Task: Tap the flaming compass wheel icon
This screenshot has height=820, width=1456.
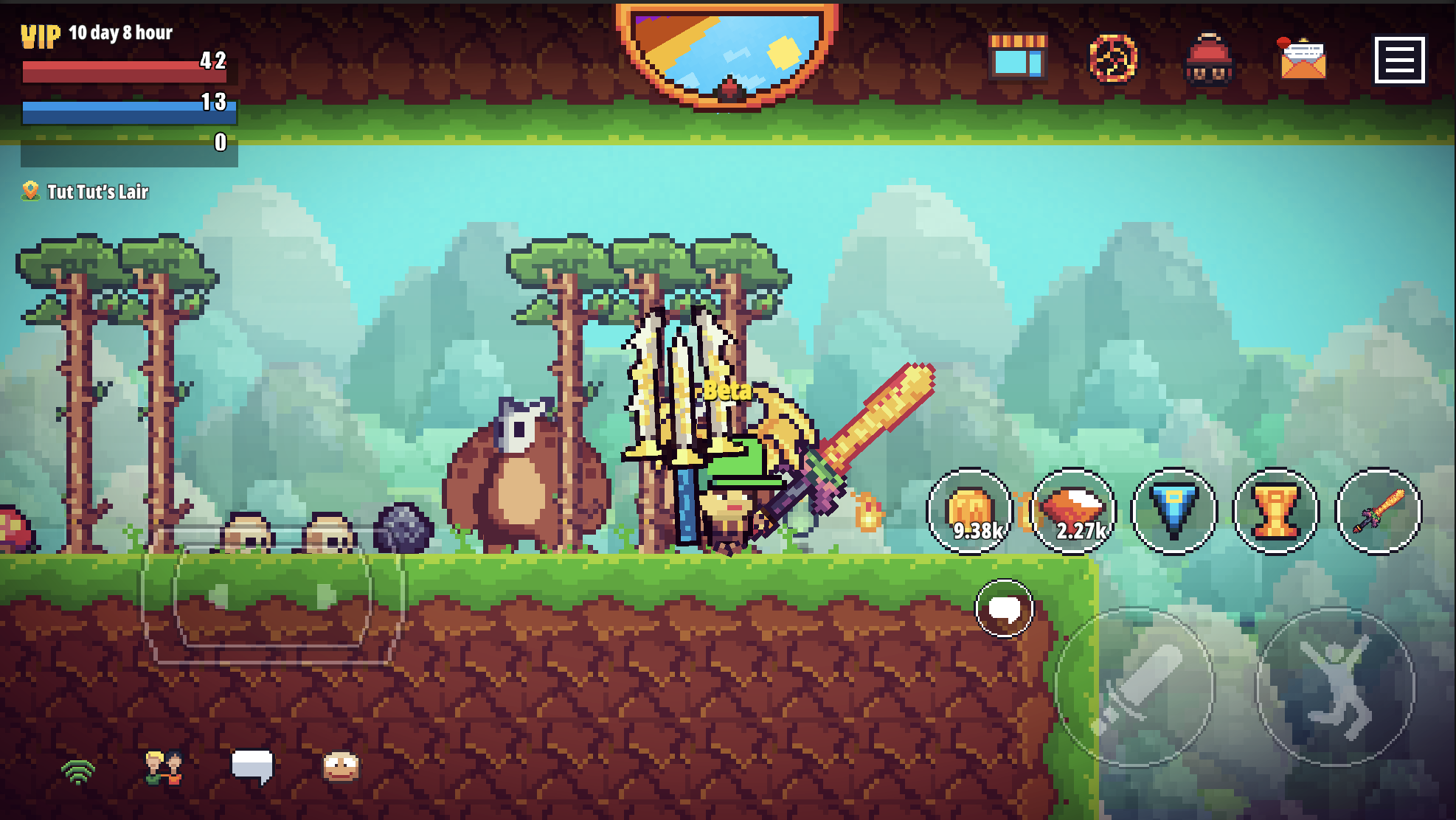Action: click(x=1112, y=60)
